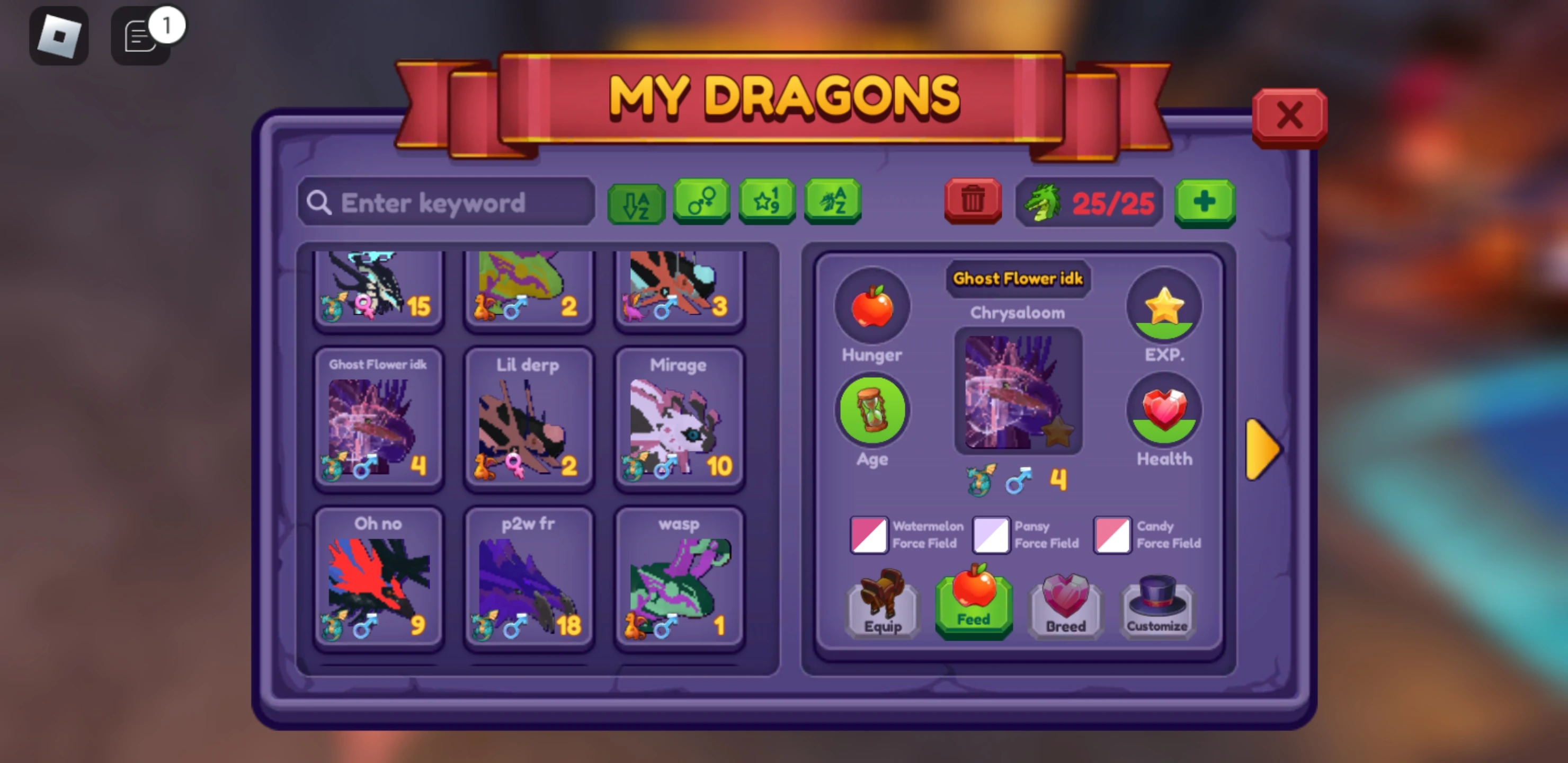Open the trash delete dragon icon

point(972,201)
